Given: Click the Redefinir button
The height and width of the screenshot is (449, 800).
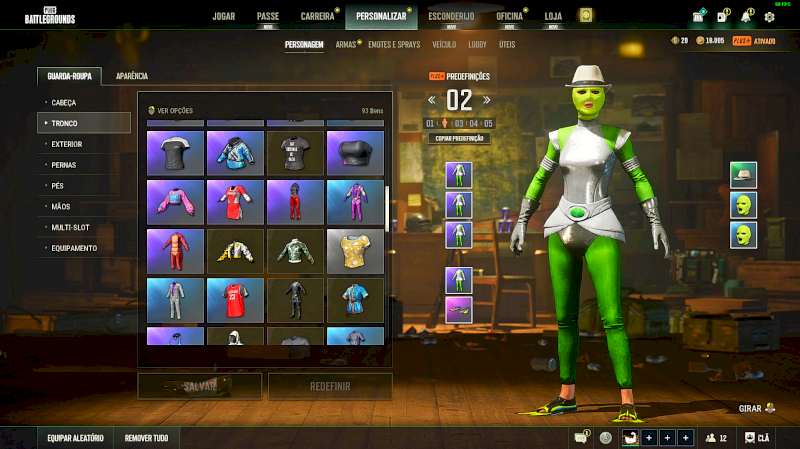Looking at the screenshot, I should [330, 386].
